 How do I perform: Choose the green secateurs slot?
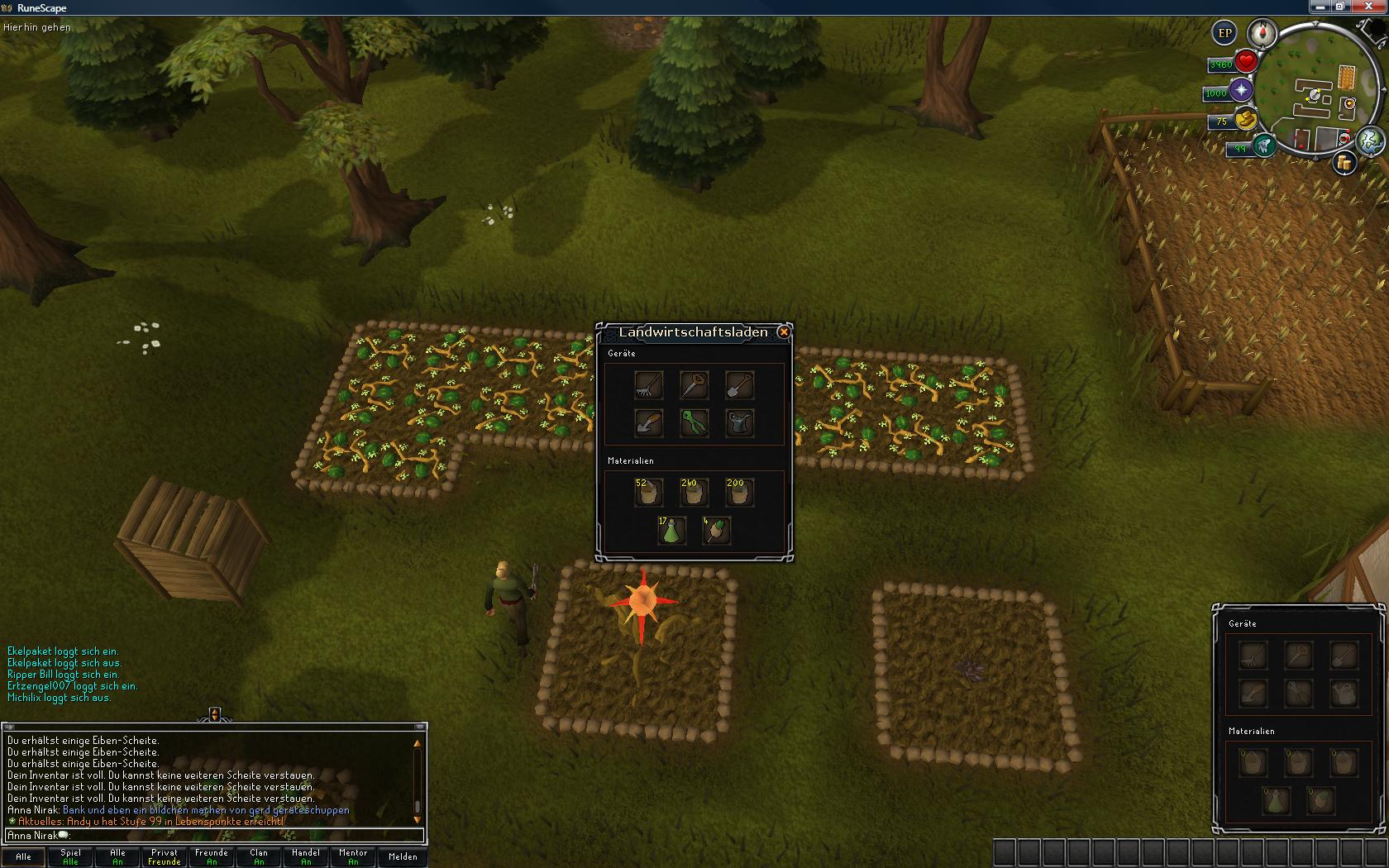coord(694,422)
